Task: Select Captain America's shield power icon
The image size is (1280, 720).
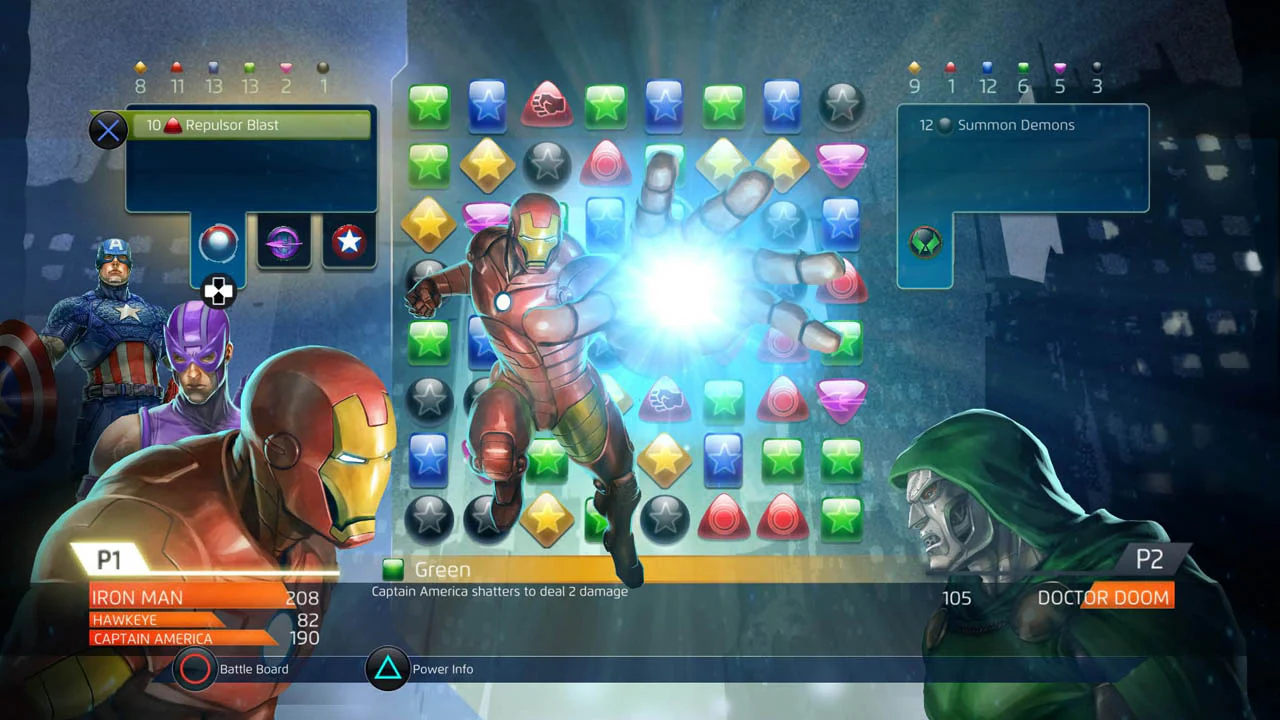Action: 348,242
